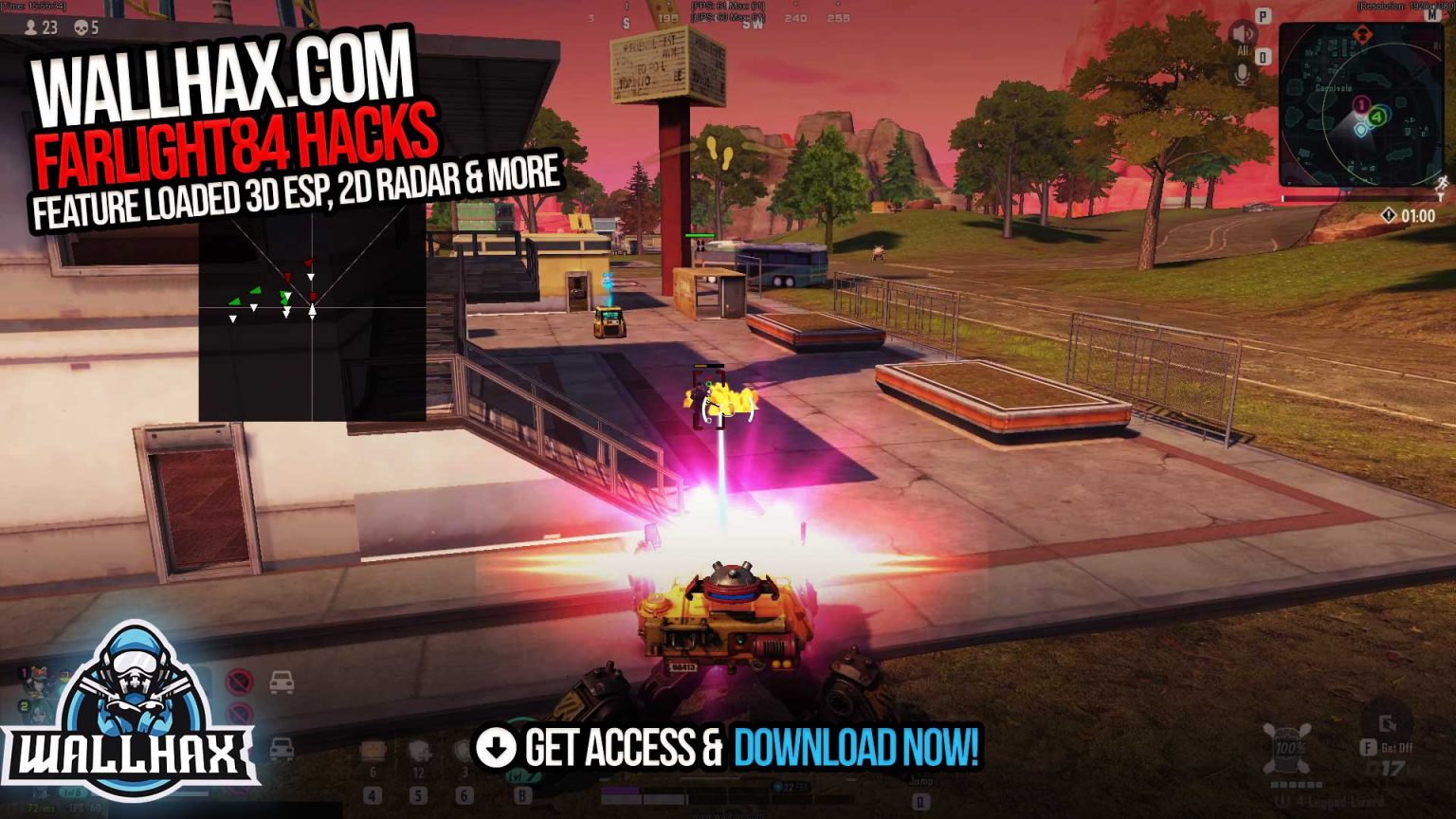Click the skull kill counter icon
Viewport: 1456px width, 819px height.
point(81,29)
